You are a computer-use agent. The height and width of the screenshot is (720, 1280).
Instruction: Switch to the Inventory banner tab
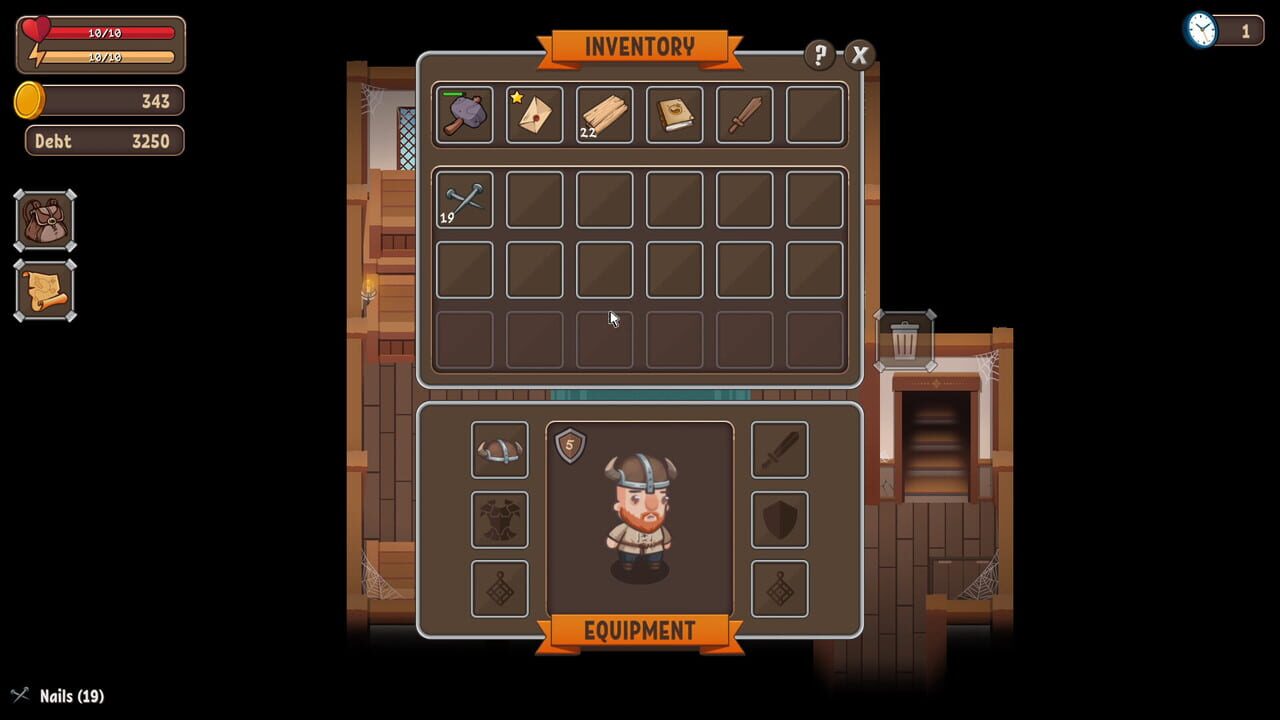(639, 46)
